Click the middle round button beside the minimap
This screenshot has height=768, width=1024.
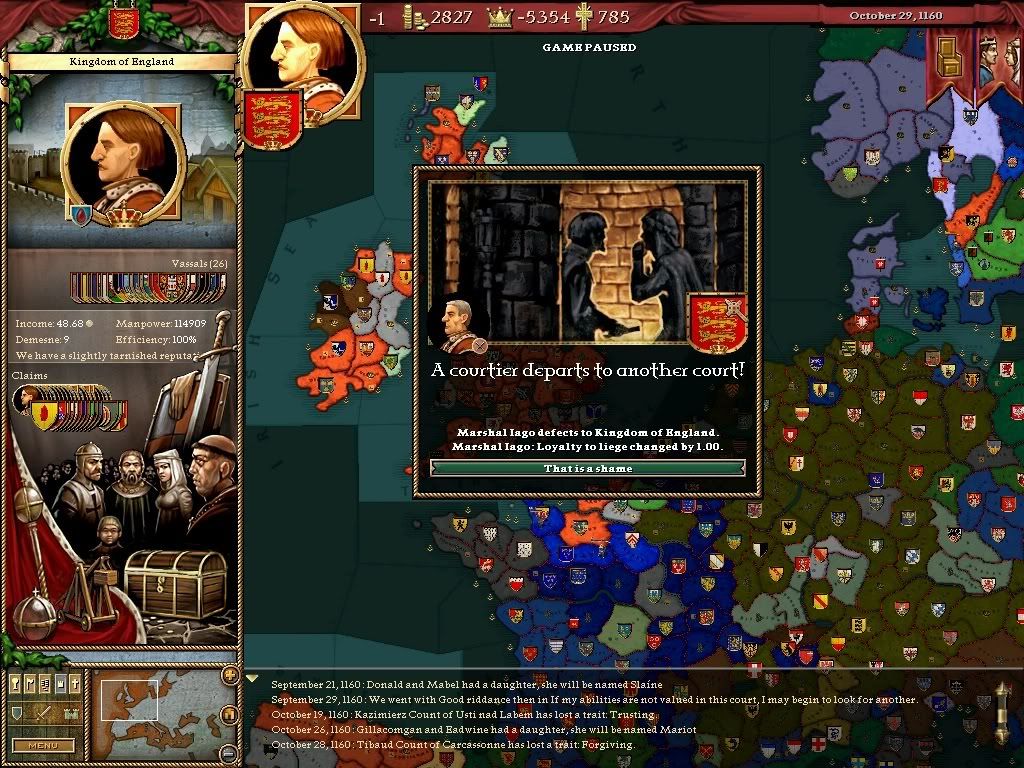(229, 714)
